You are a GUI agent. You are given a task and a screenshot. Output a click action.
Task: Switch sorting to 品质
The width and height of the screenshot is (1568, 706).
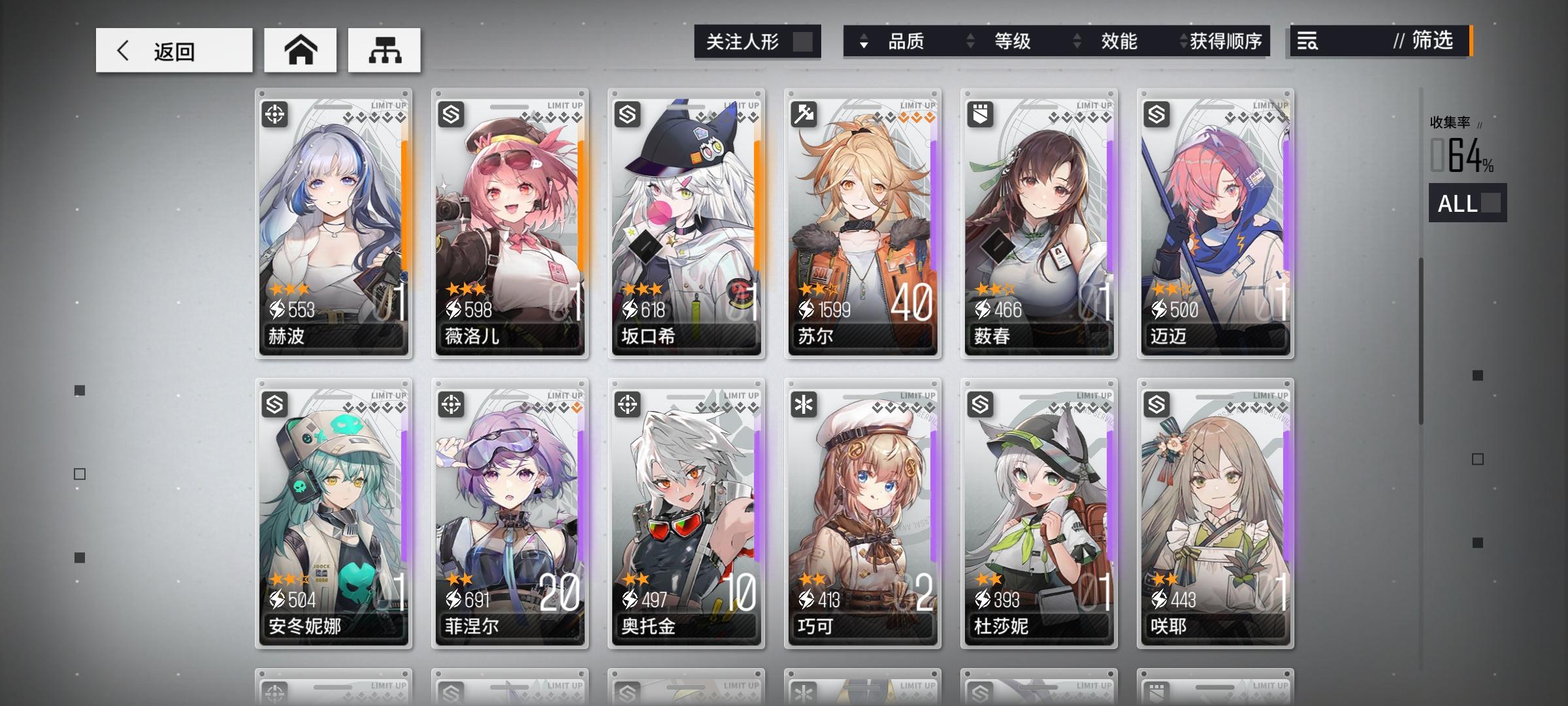coord(908,42)
